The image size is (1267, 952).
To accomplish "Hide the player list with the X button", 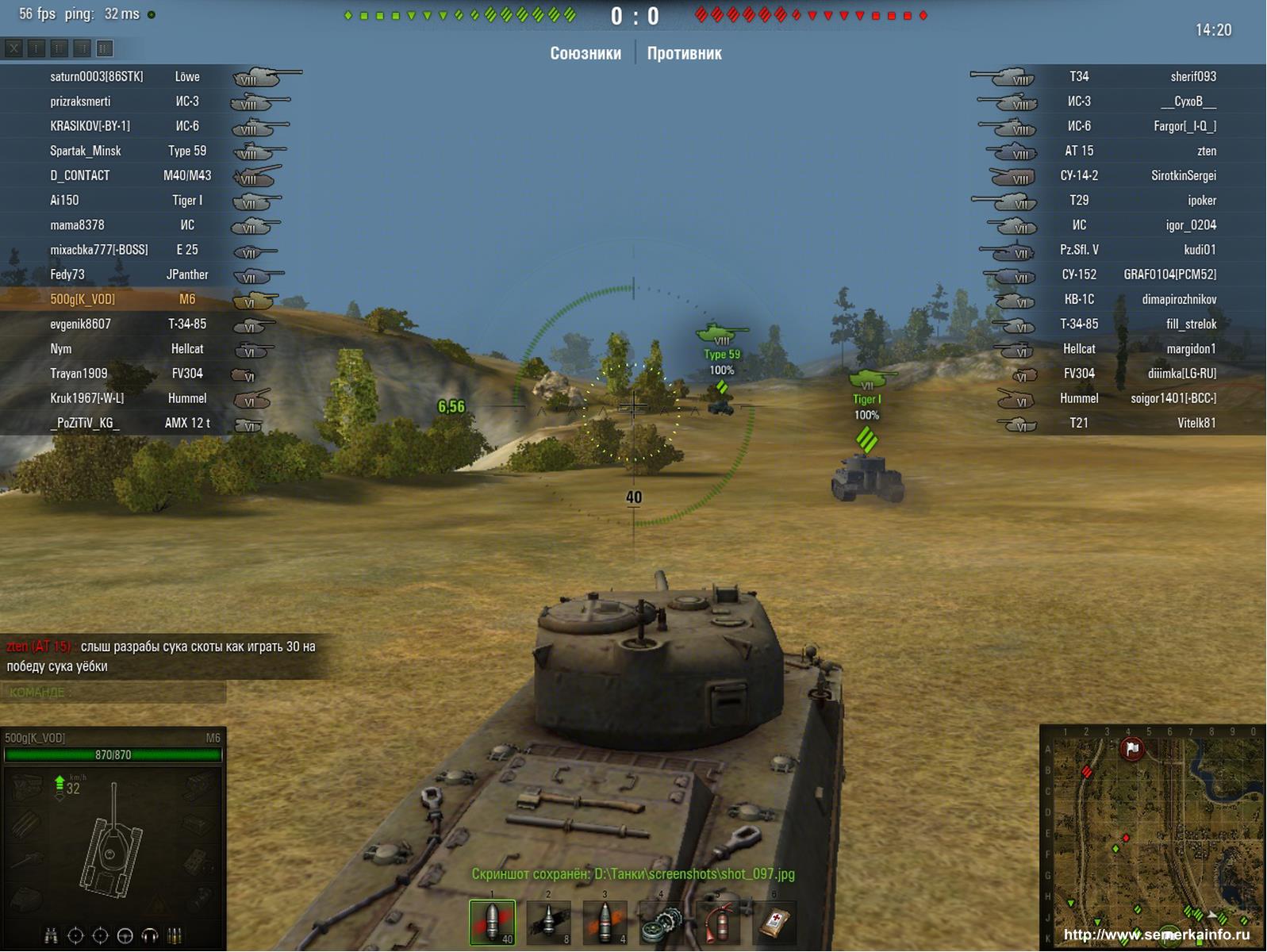I will coord(13,48).
